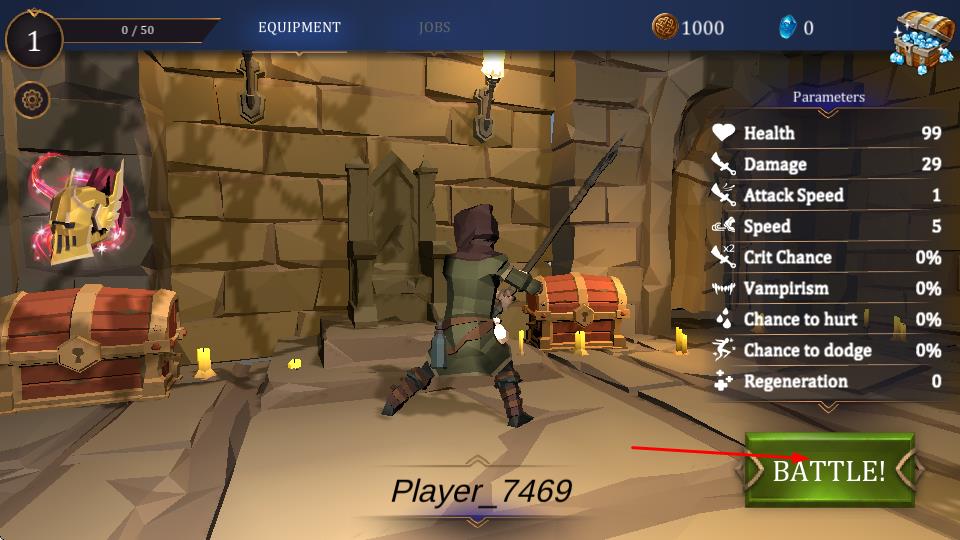960x540 pixels.
Task: Open settings via the gear icon
Action: click(x=33, y=100)
